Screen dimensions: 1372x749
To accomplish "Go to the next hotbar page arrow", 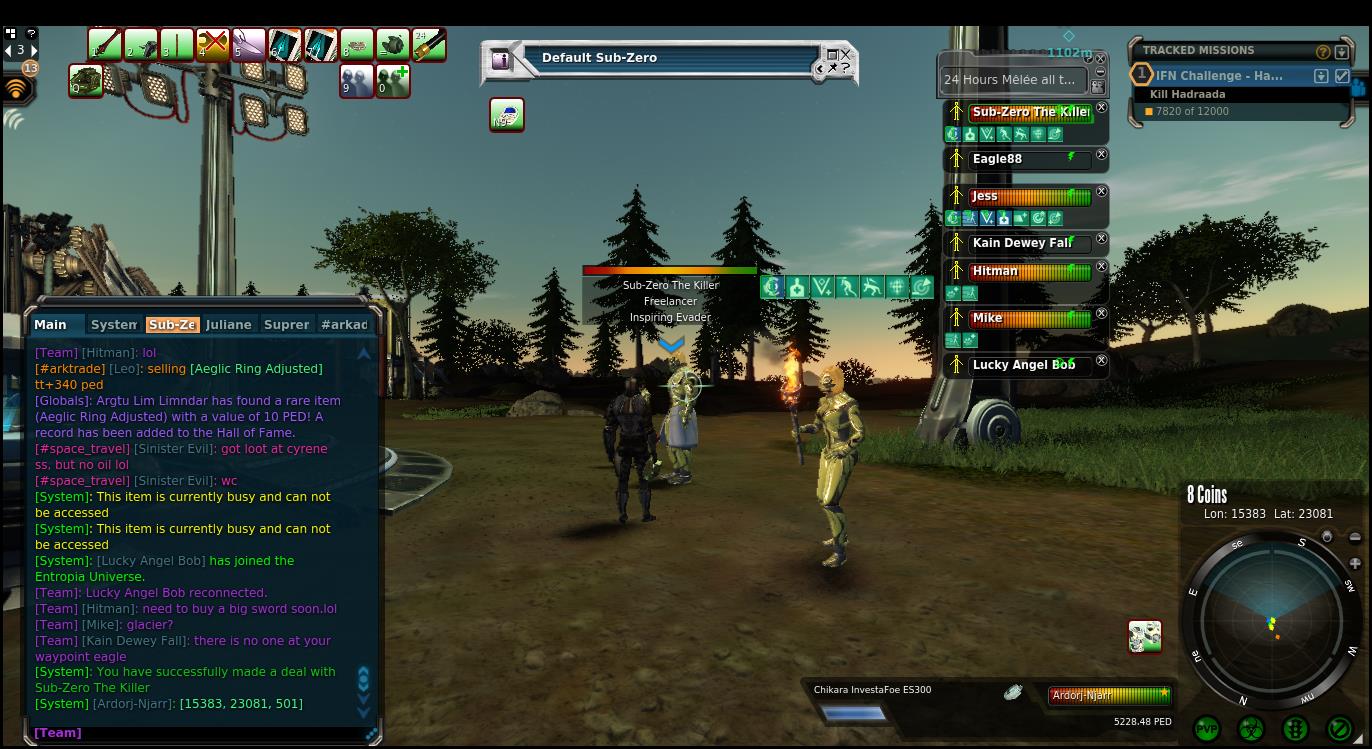I will (35, 50).
